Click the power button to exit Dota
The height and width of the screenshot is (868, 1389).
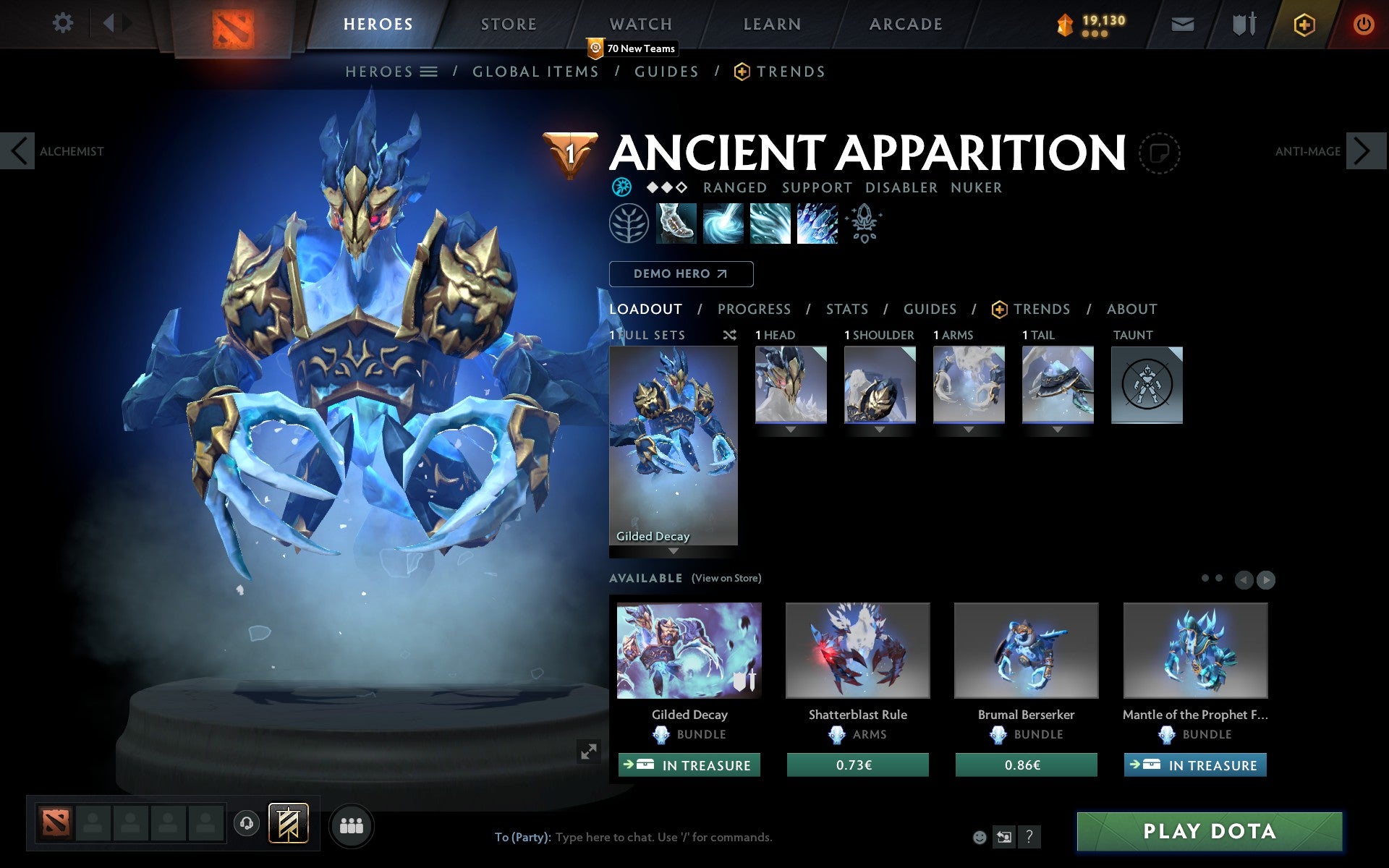click(x=1363, y=24)
